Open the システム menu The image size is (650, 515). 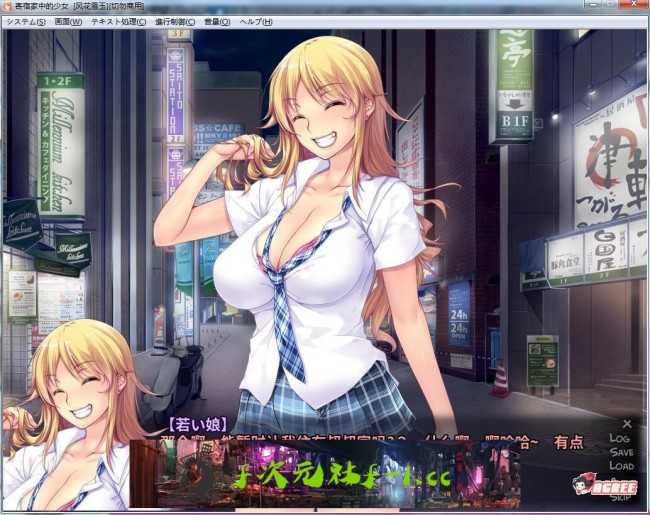(25, 21)
